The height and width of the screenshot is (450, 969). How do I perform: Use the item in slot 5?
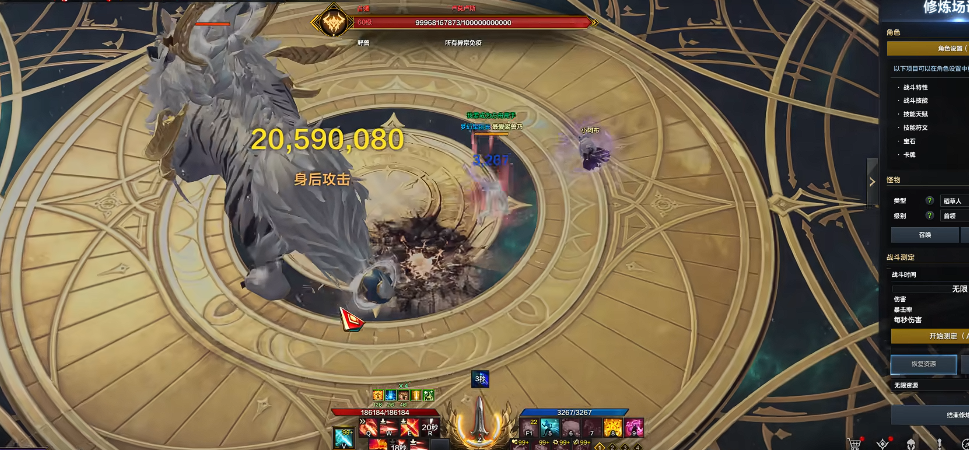550,429
